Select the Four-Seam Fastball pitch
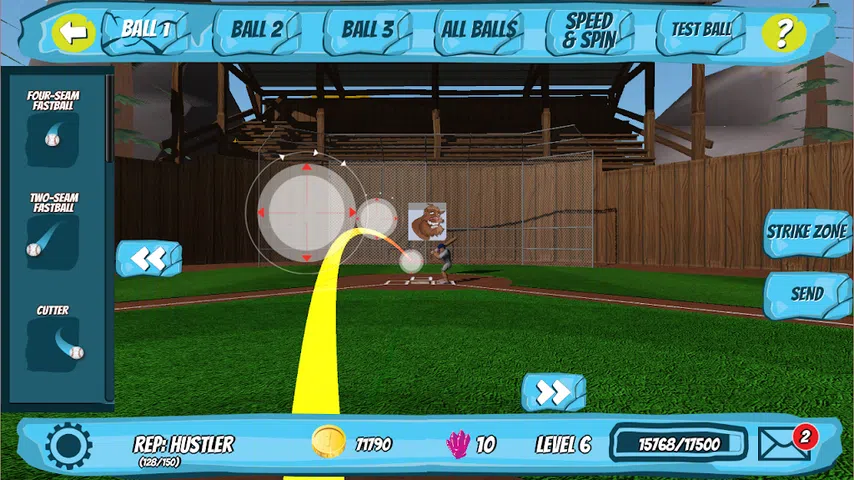 [53, 136]
